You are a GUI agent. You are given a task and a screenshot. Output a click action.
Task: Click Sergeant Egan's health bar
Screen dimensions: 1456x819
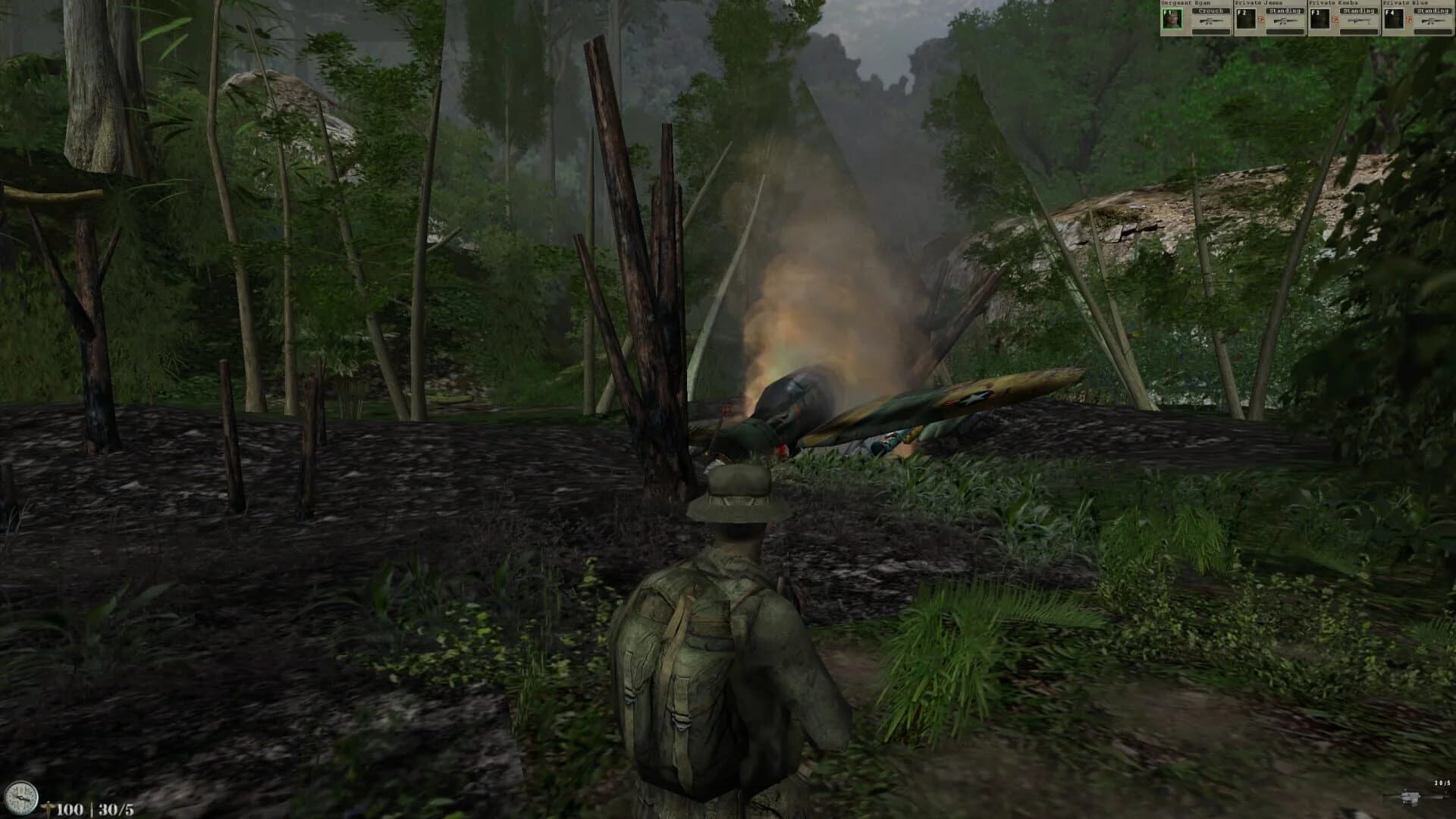pyautogui.click(x=1211, y=32)
